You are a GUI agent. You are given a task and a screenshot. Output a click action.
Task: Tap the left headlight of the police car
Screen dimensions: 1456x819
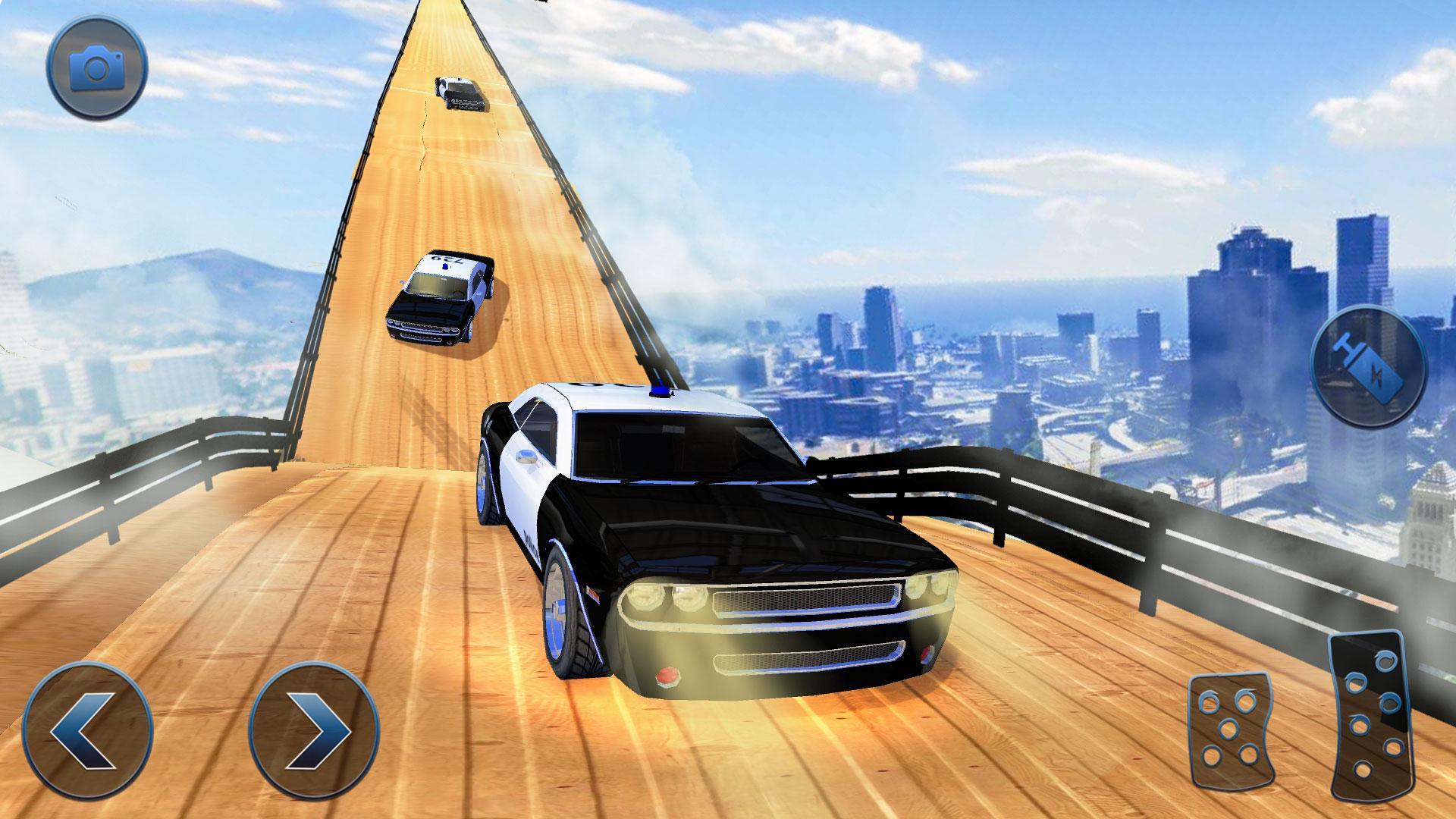(666, 599)
